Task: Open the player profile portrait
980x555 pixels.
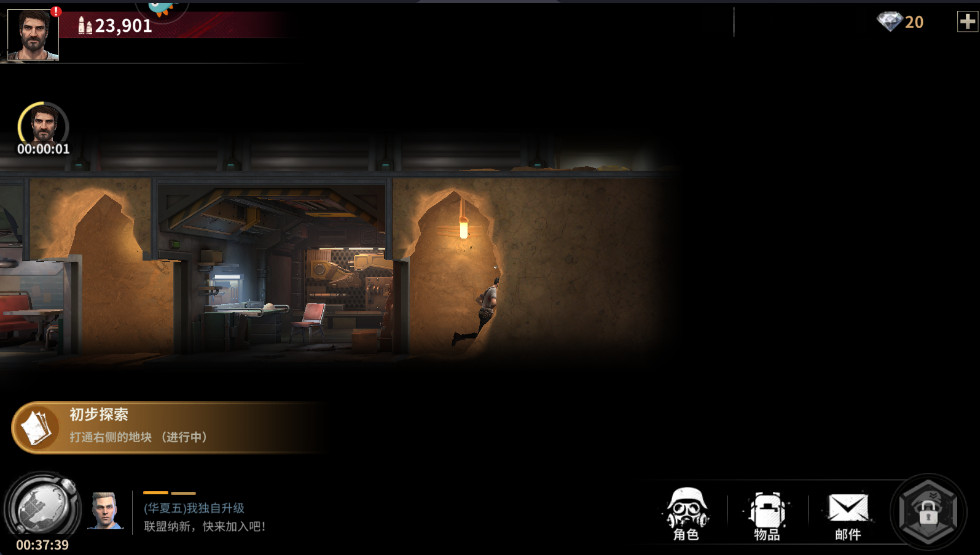Action: point(33,35)
